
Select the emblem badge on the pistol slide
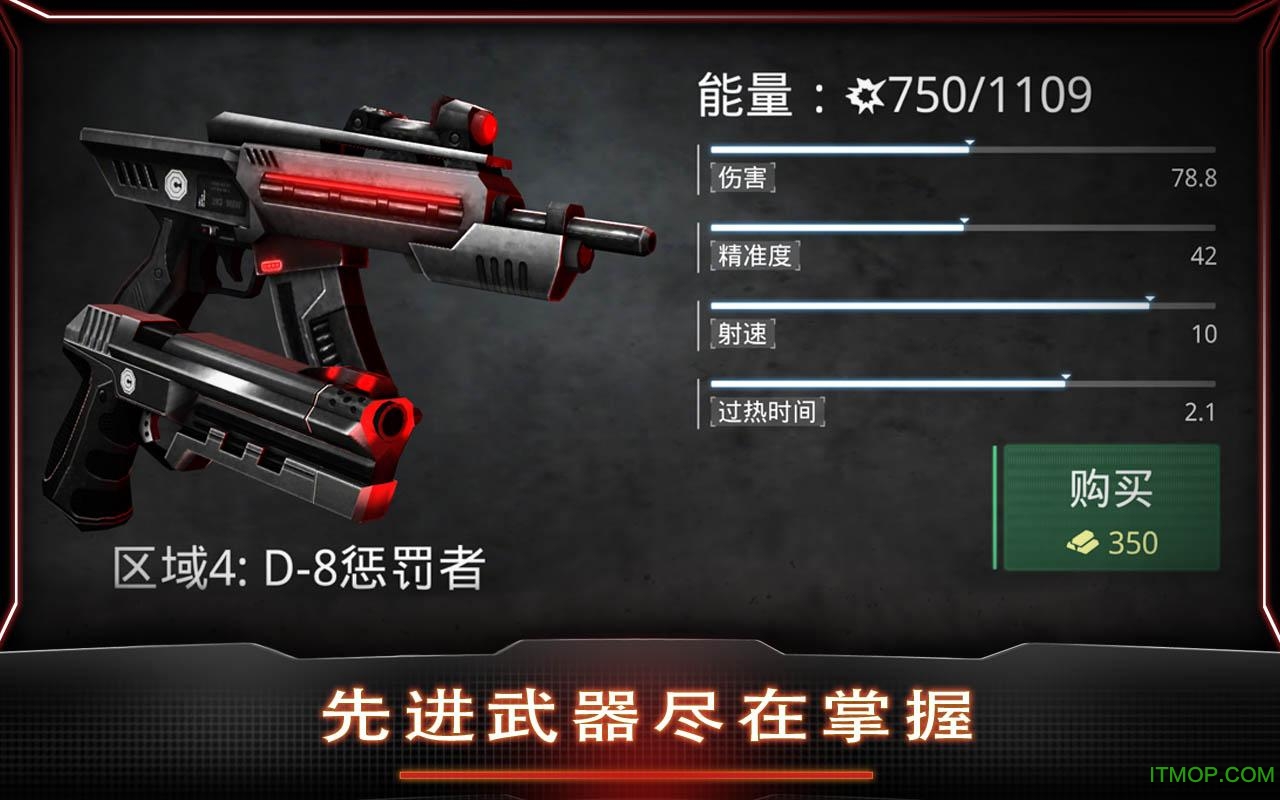pos(129,381)
